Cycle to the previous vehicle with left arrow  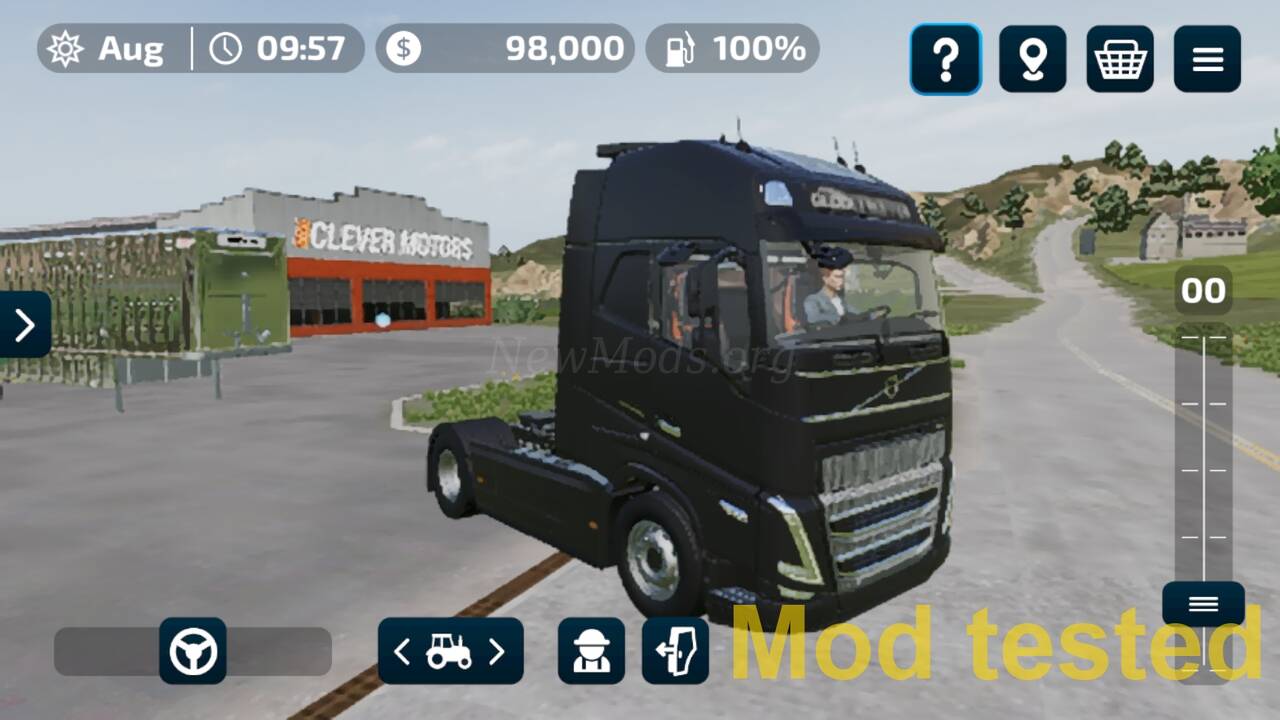(x=402, y=651)
